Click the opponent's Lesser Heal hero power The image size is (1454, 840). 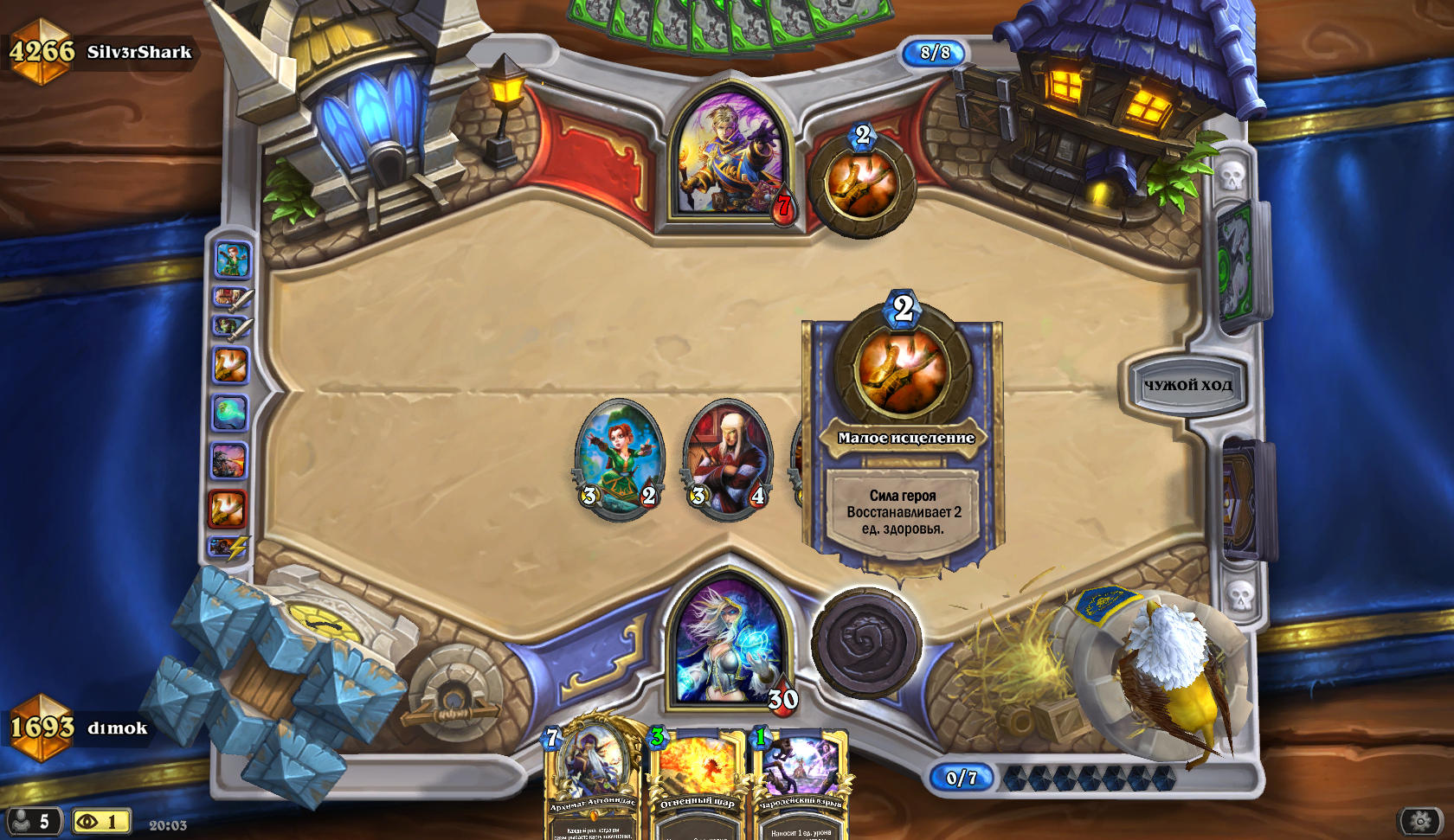(862, 184)
